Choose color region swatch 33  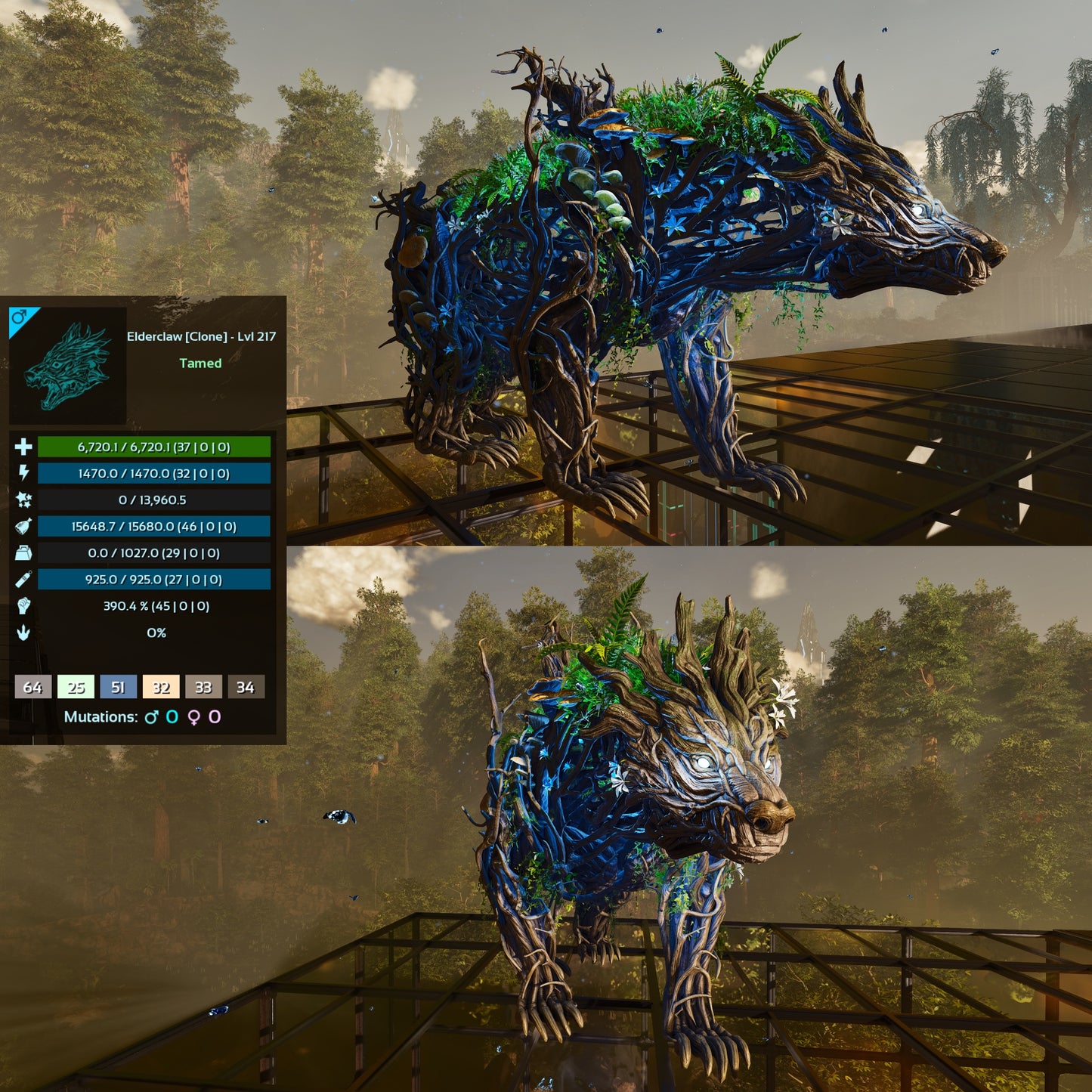[203, 687]
